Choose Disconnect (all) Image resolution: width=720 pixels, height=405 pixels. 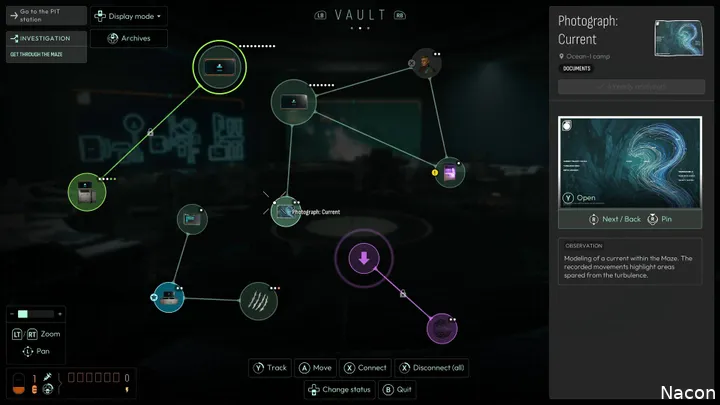click(431, 368)
